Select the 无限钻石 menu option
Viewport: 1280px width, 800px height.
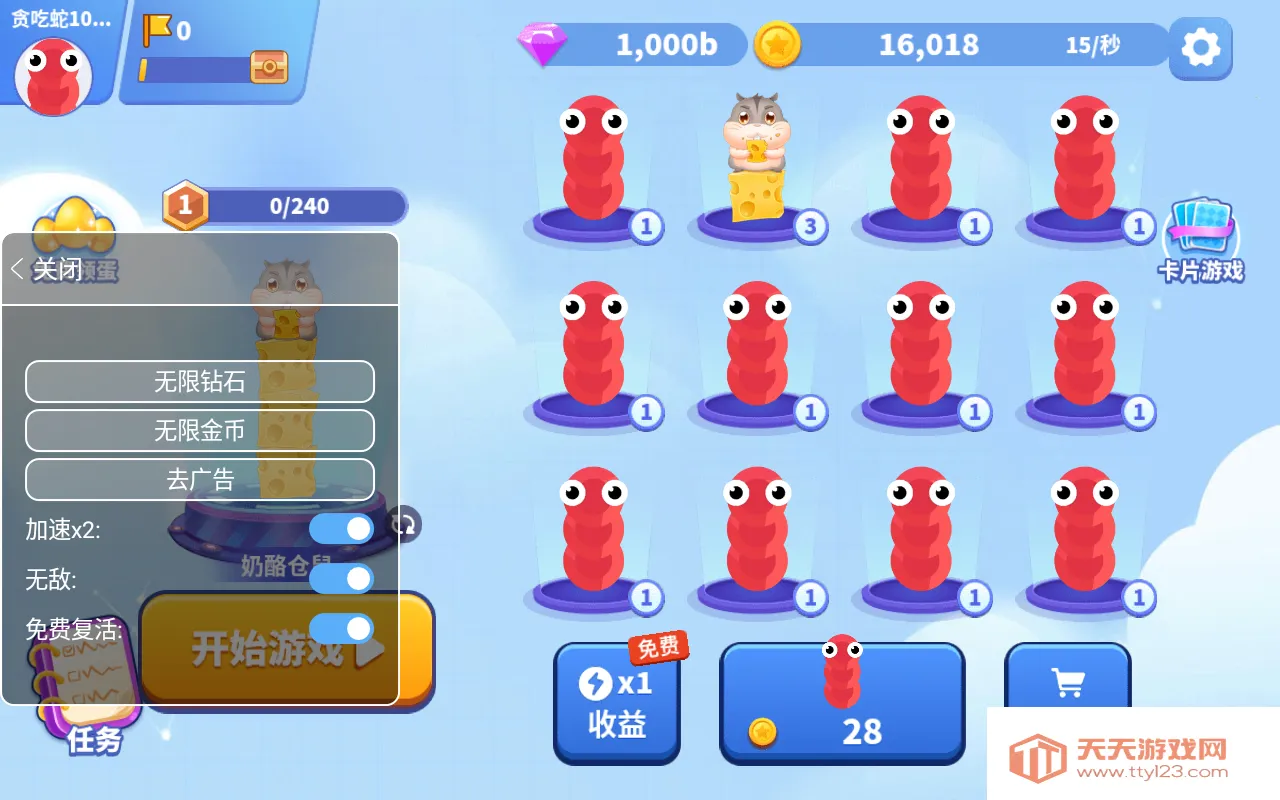[x=199, y=381]
